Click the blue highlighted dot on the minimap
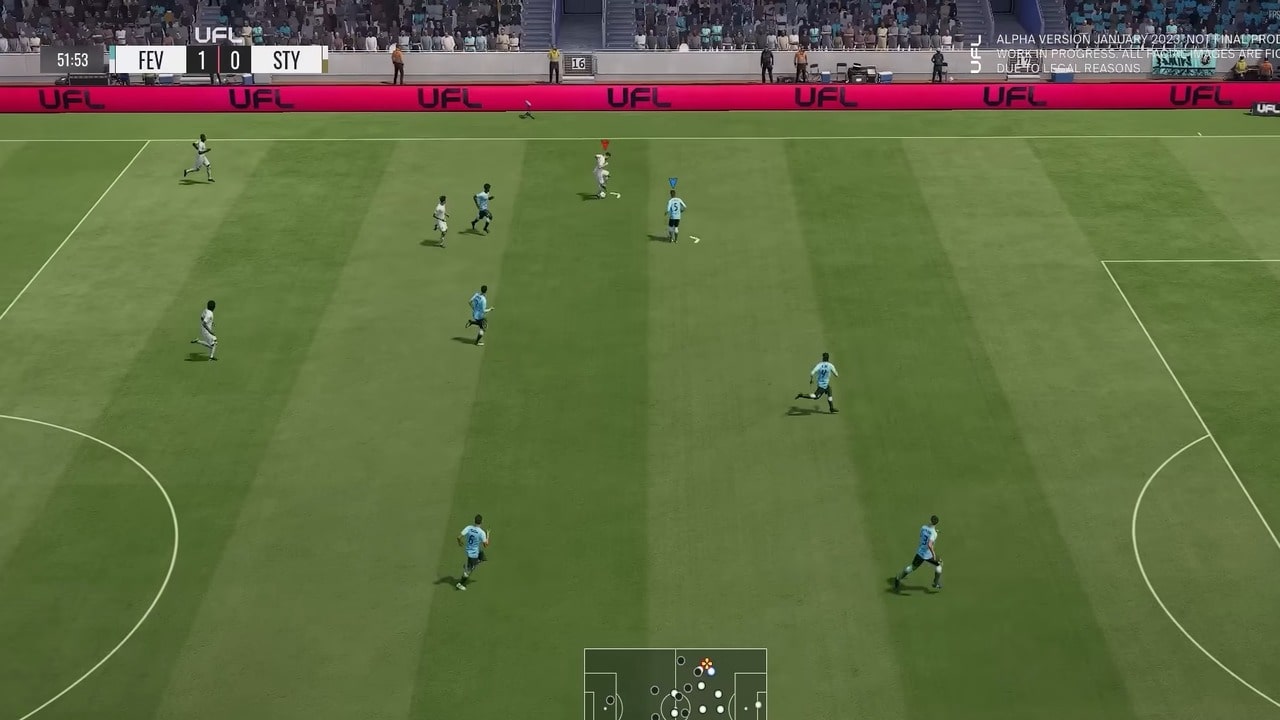The width and height of the screenshot is (1280, 720). tap(711, 672)
